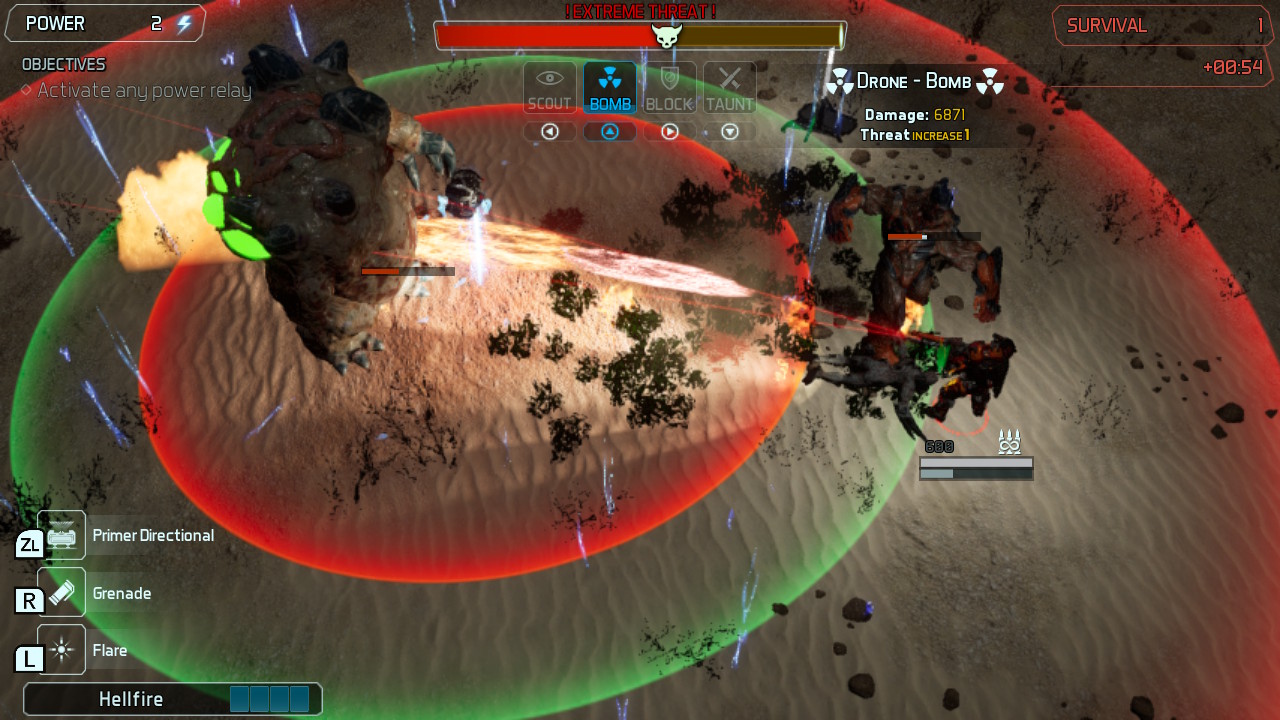Toggle the claw threat indicator above the loot bar
The width and height of the screenshot is (1280, 720).
tap(1009, 440)
